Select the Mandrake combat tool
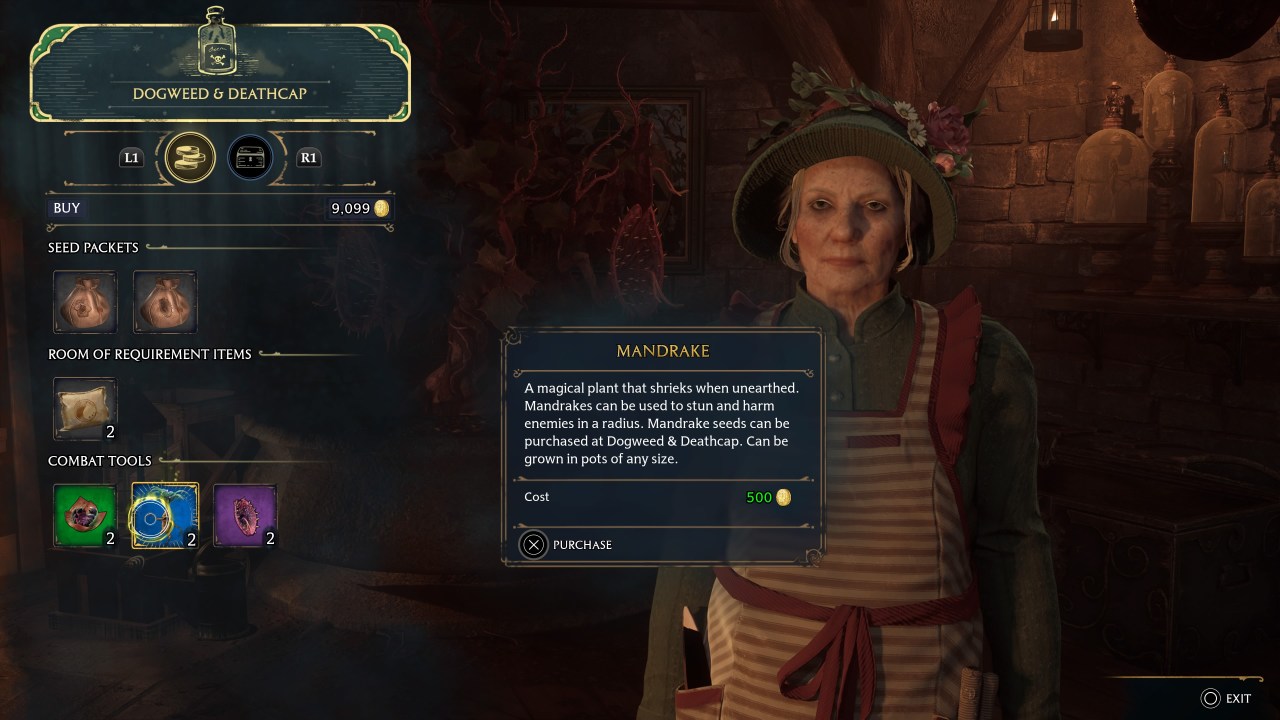Image resolution: width=1280 pixels, height=720 pixels. (x=165, y=516)
